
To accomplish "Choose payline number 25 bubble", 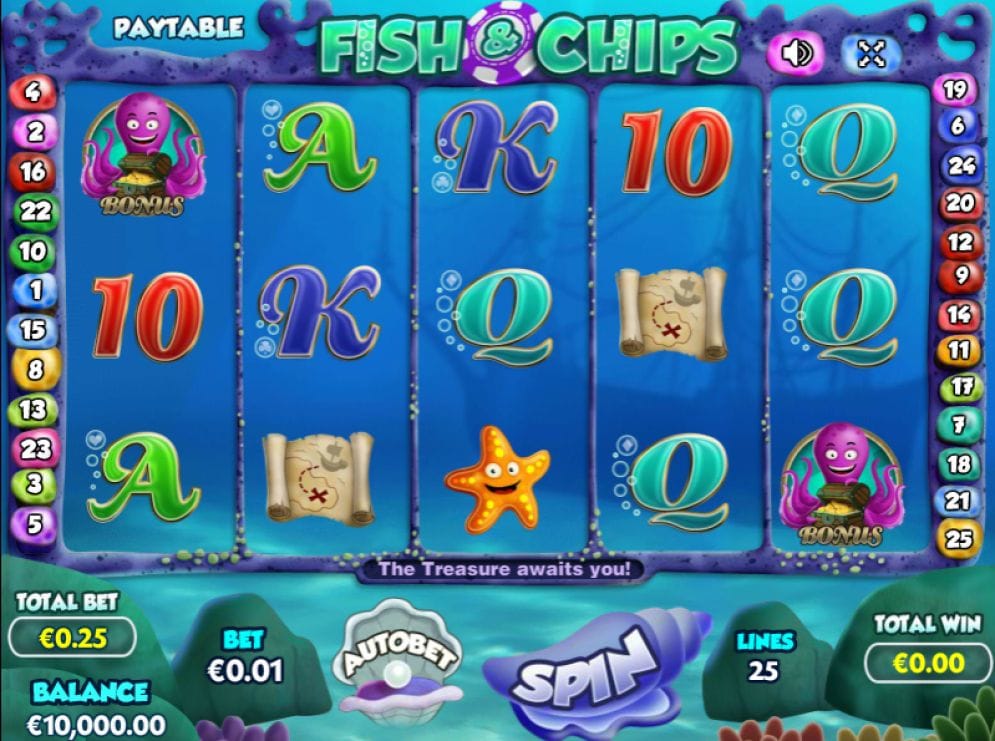I will pyautogui.click(x=959, y=539).
